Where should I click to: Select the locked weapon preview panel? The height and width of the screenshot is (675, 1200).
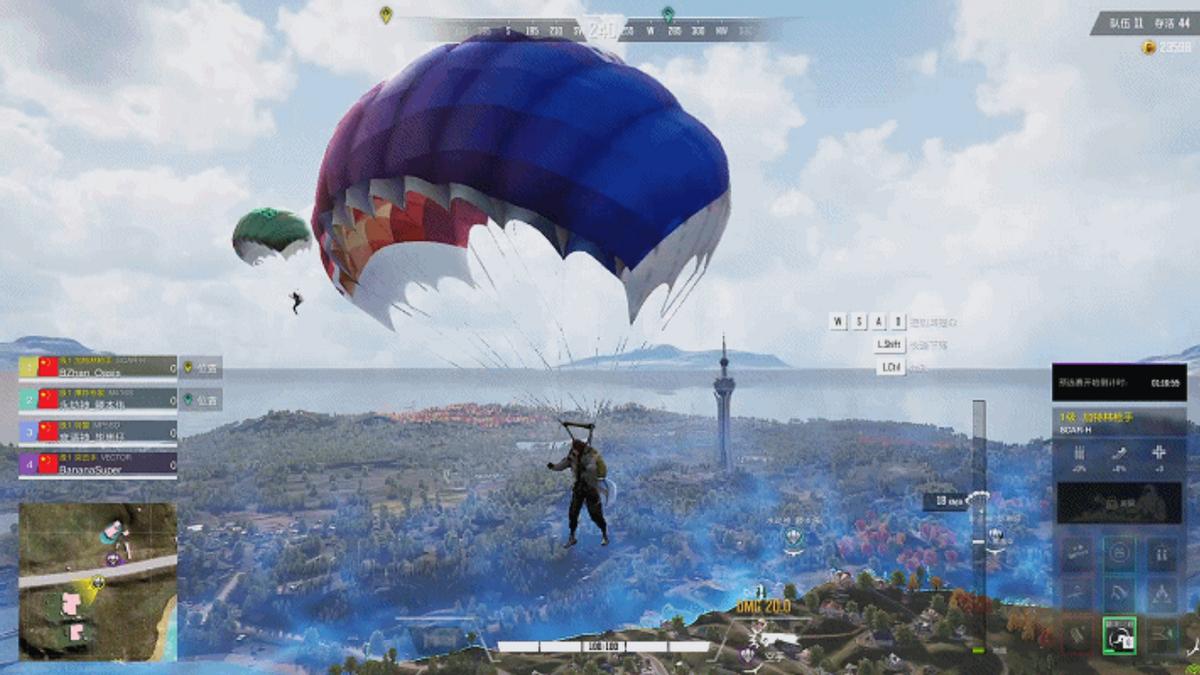coord(1118,503)
